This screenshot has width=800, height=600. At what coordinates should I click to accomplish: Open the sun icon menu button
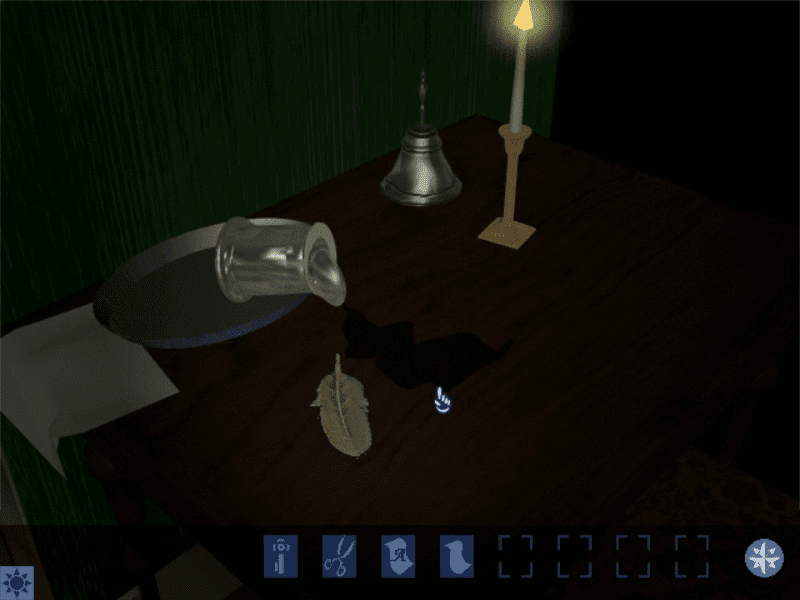17,582
